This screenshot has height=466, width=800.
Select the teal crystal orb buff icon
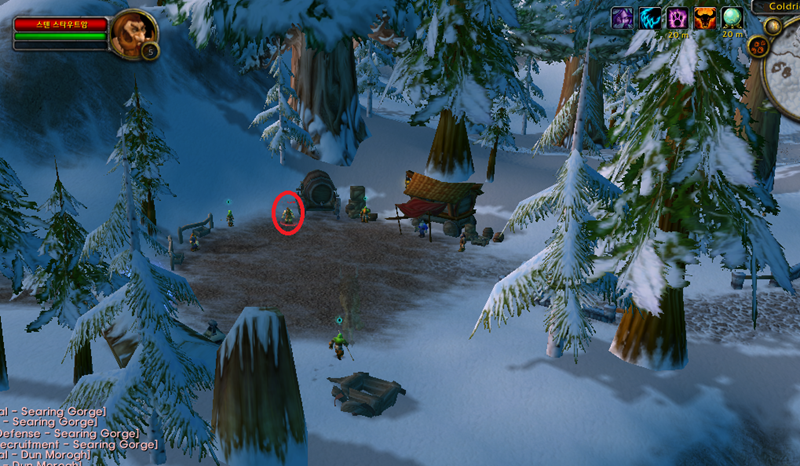[x=733, y=18]
